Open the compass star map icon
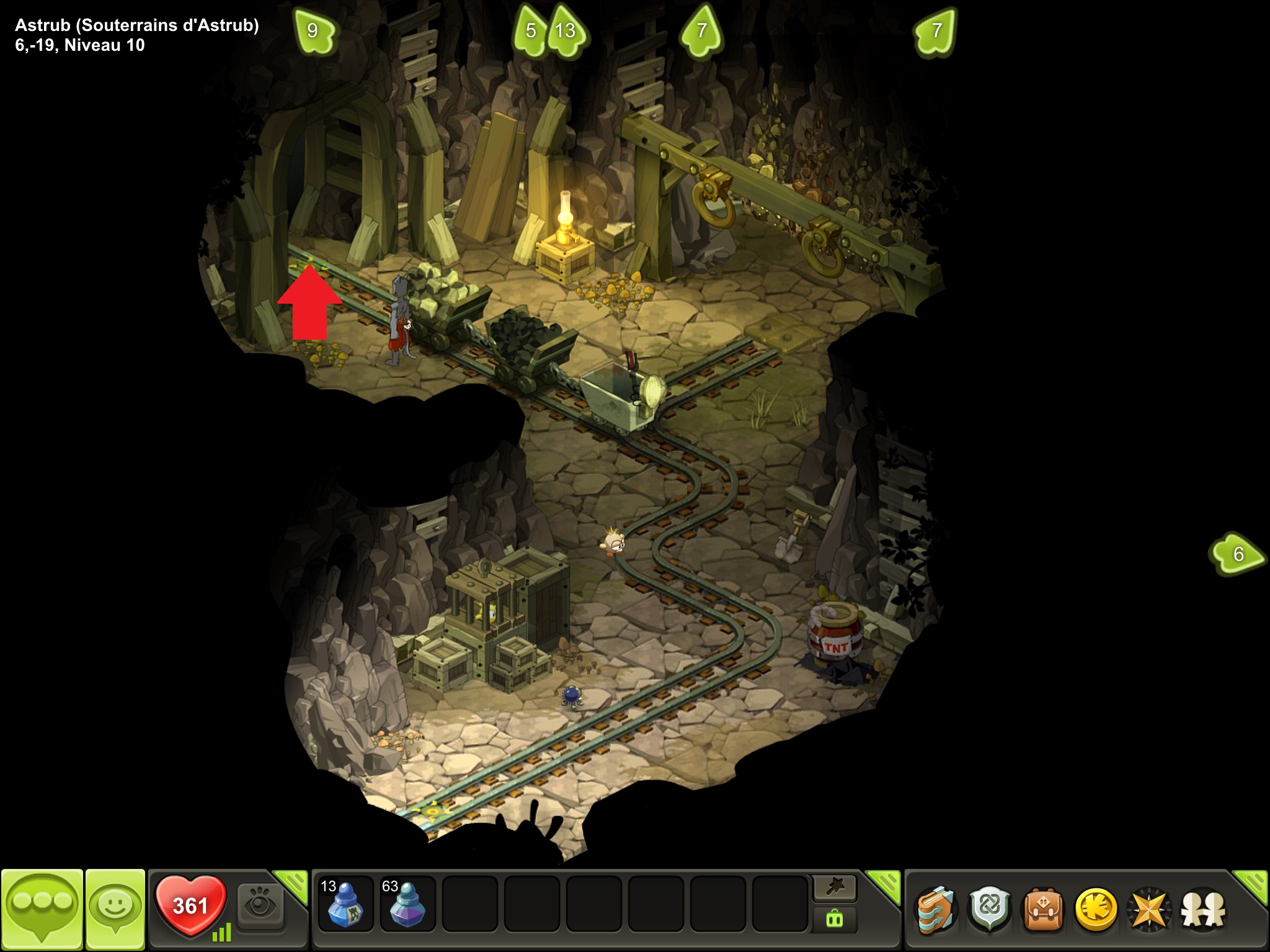The height and width of the screenshot is (952, 1270). pos(1150,910)
